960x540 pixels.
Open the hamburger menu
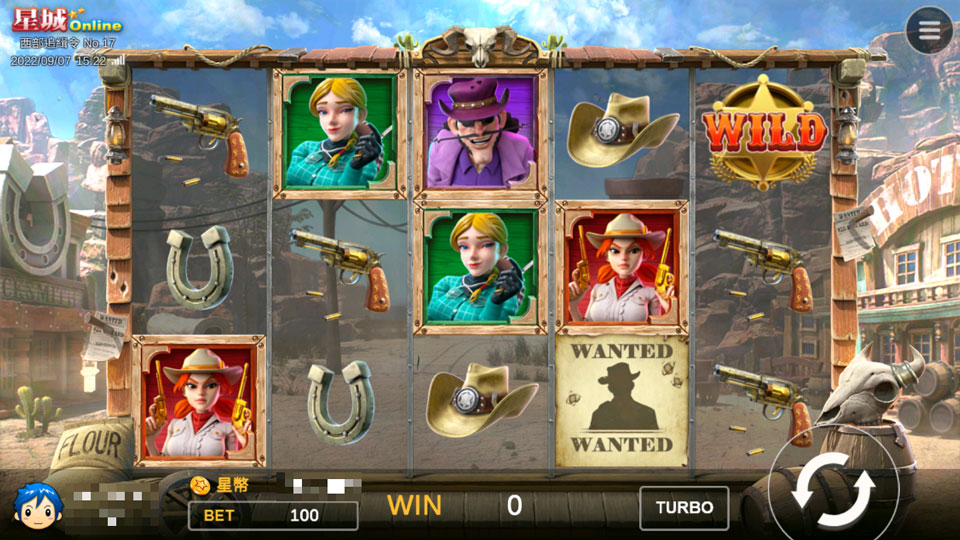(929, 31)
